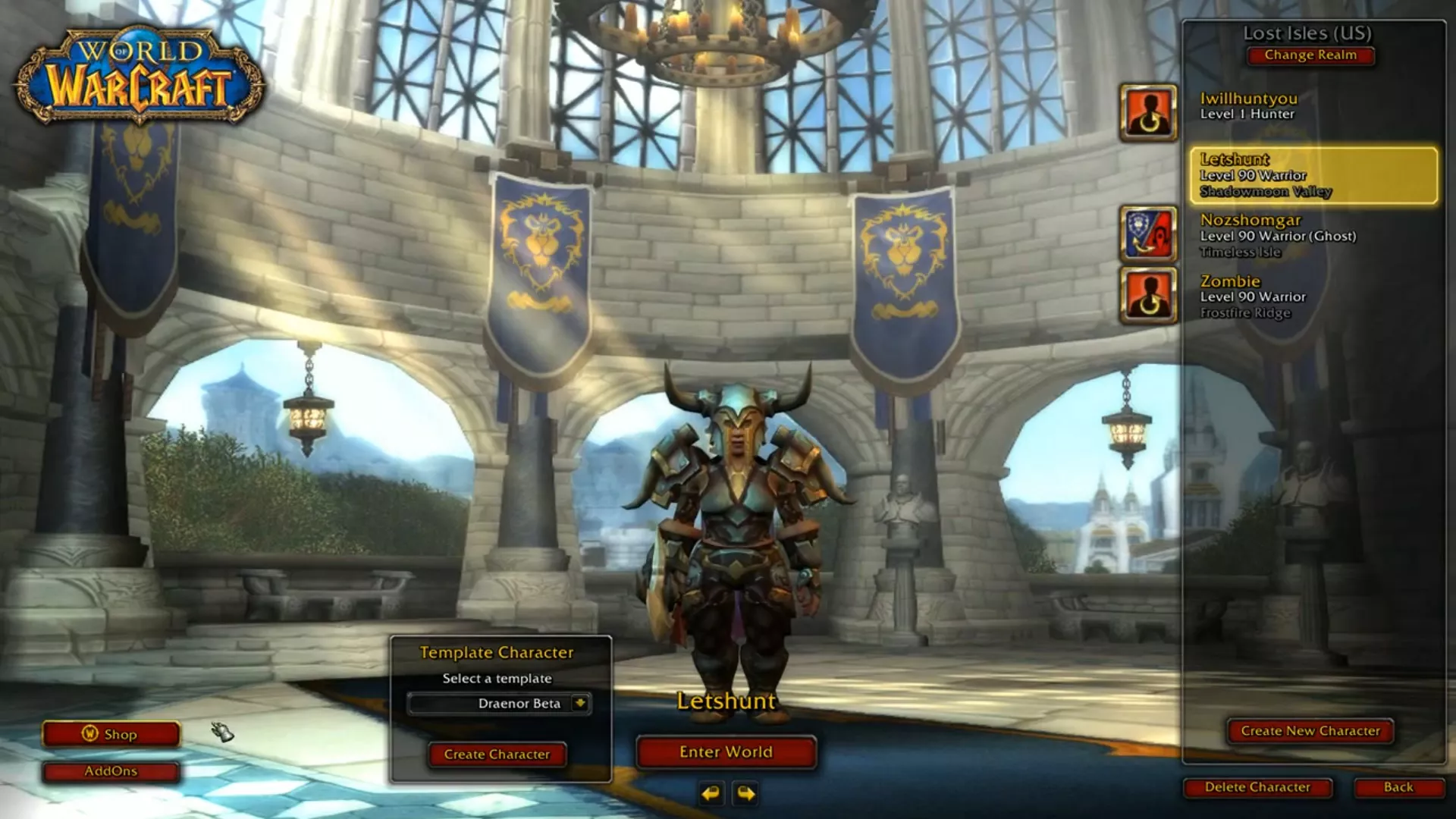Click the Create Character template button

(497, 755)
